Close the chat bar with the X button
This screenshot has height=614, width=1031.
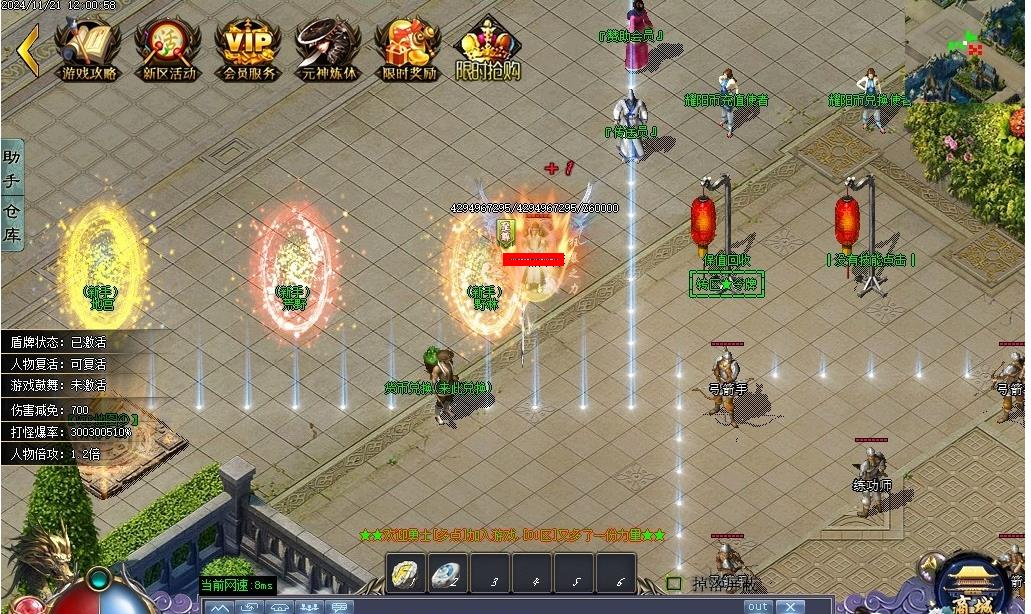pyautogui.click(x=790, y=607)
